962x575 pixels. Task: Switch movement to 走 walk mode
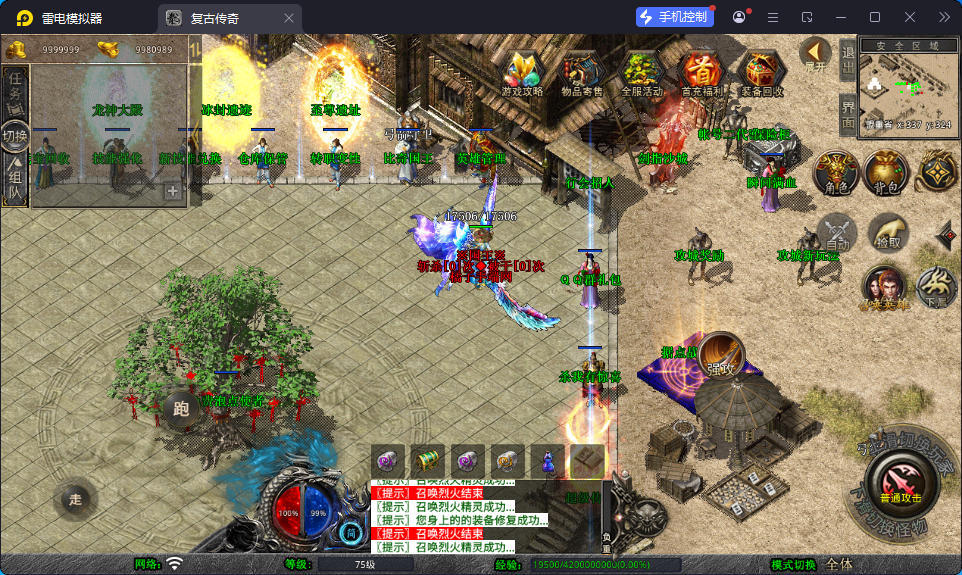pos(75,500)
